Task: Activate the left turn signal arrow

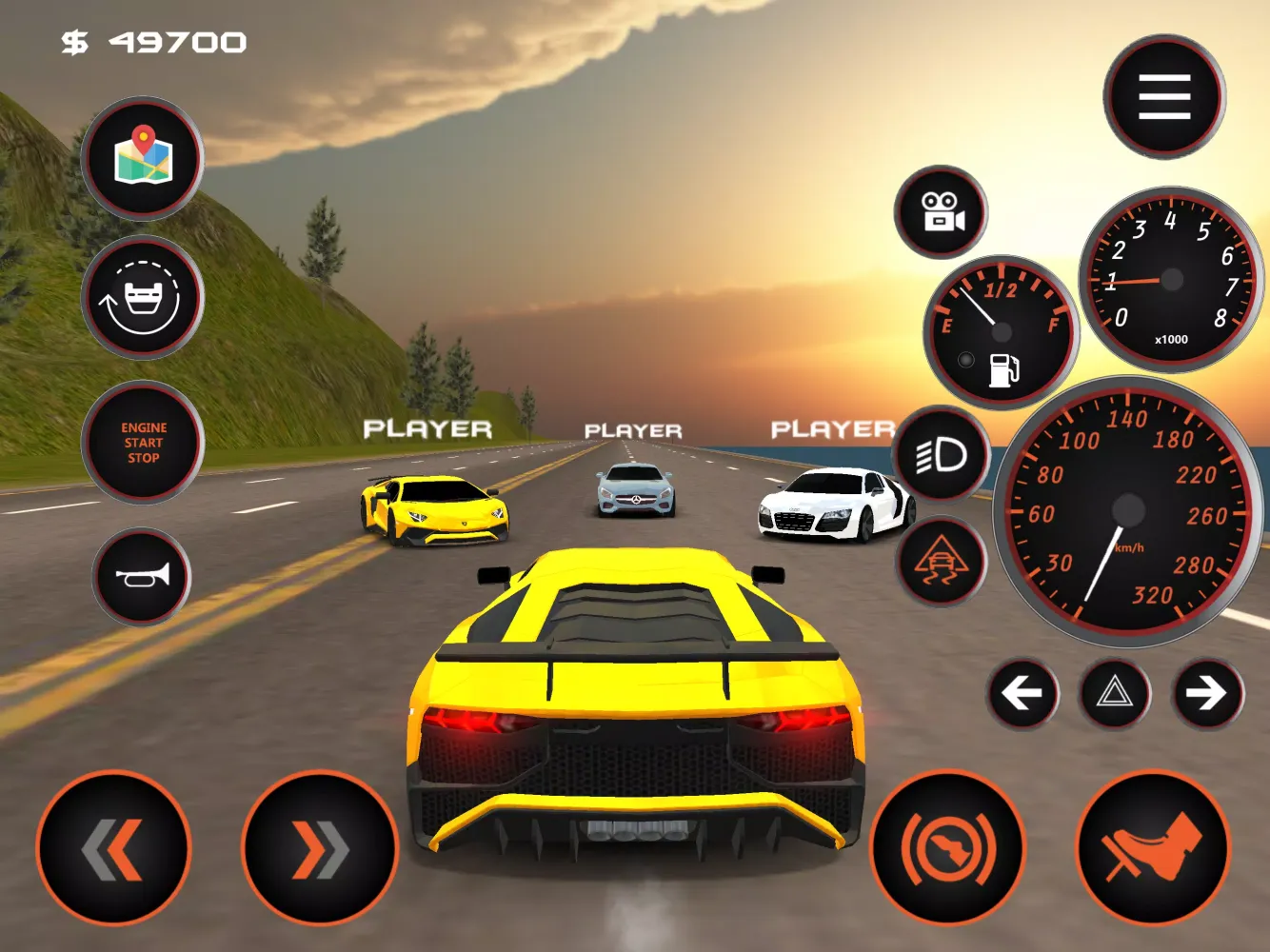Action: 1022,693
